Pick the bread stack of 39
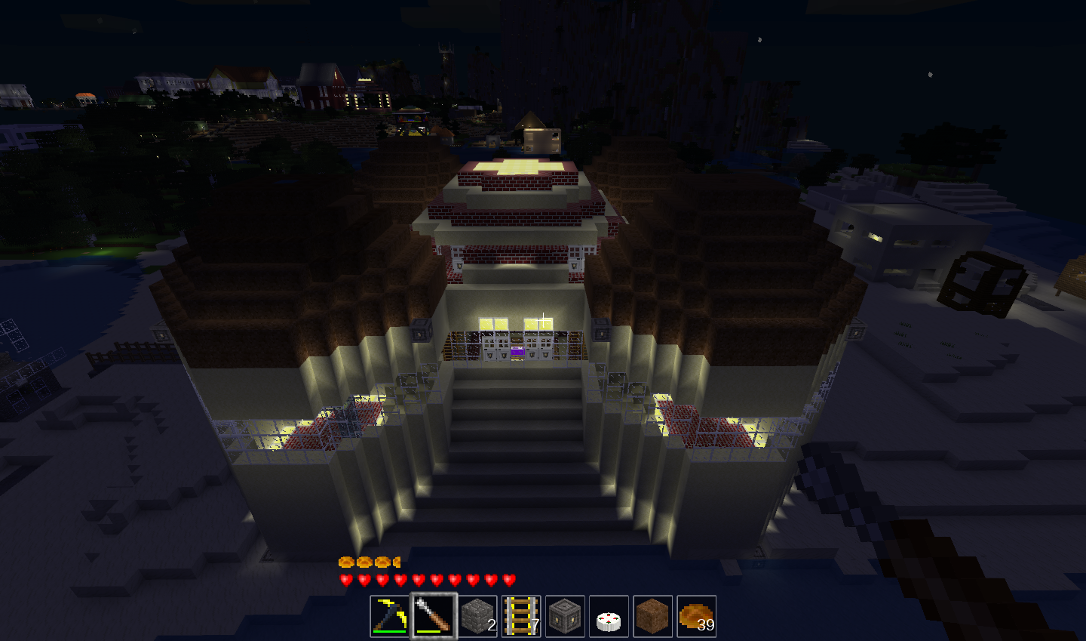The height and width of the screenshot is (641, 1086). click(x=697, y=616)
